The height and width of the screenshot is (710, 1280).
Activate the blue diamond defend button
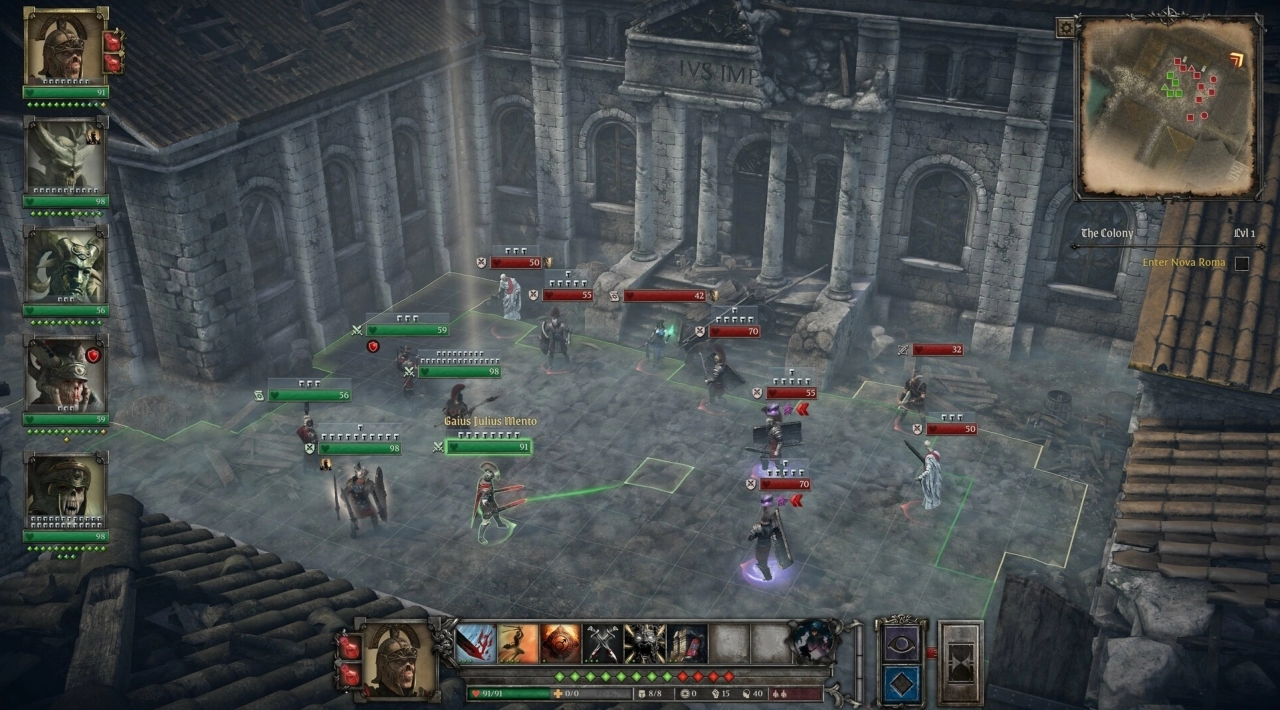901,684
